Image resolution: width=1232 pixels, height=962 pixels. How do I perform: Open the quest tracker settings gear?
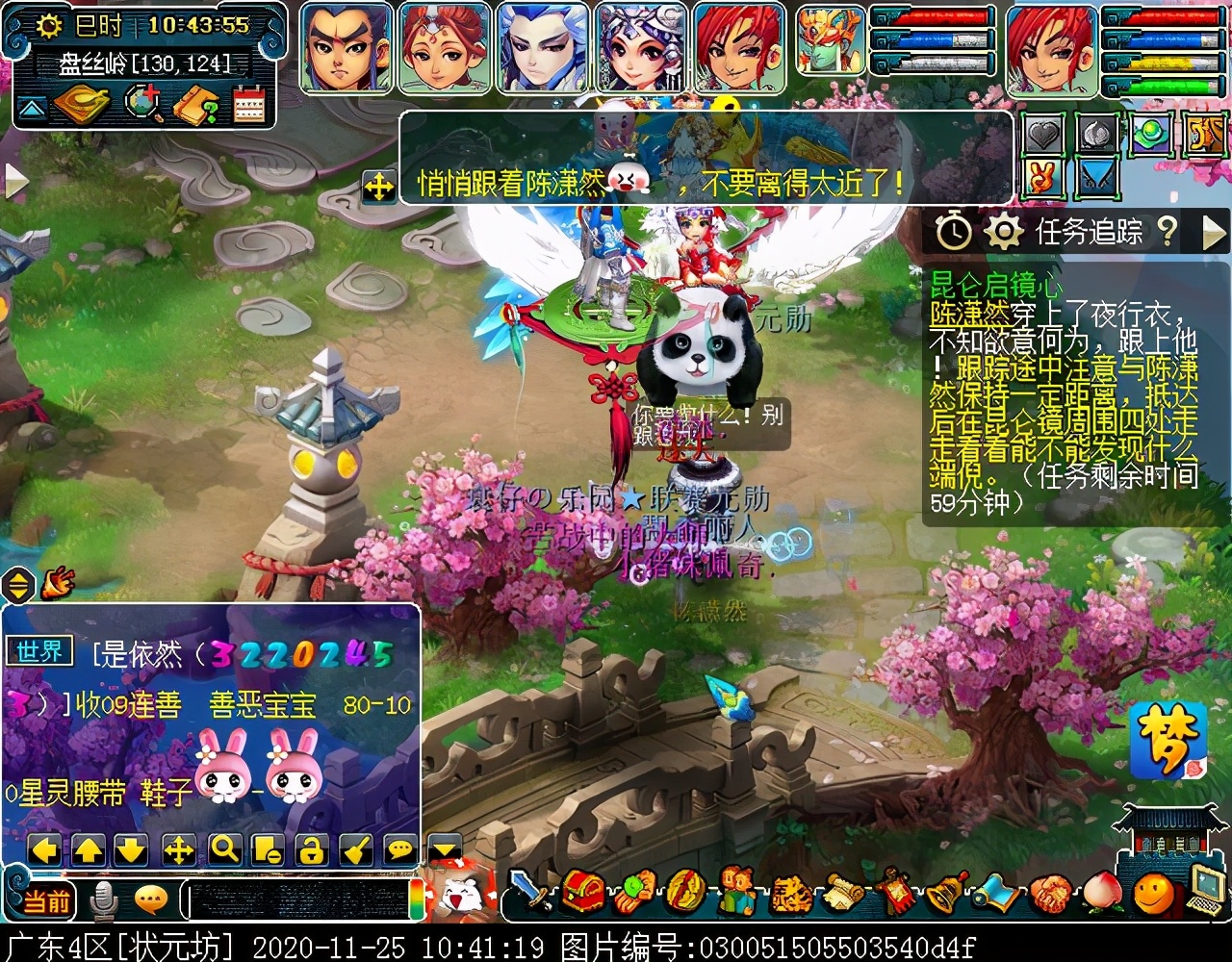pyautogui.click(x=1003, y=231)
